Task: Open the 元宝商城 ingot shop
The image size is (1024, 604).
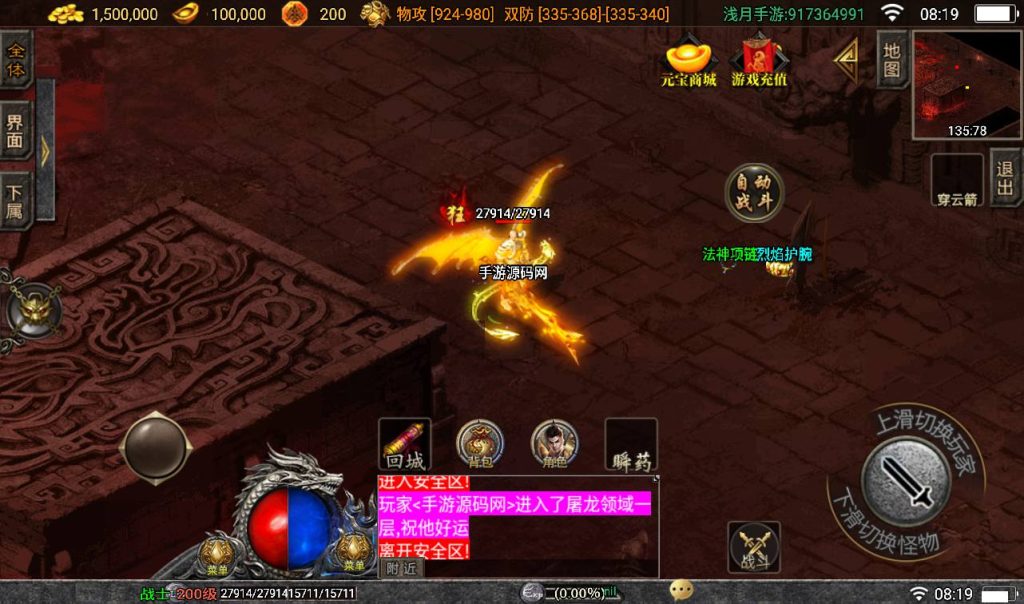Action: click(689, 62)
